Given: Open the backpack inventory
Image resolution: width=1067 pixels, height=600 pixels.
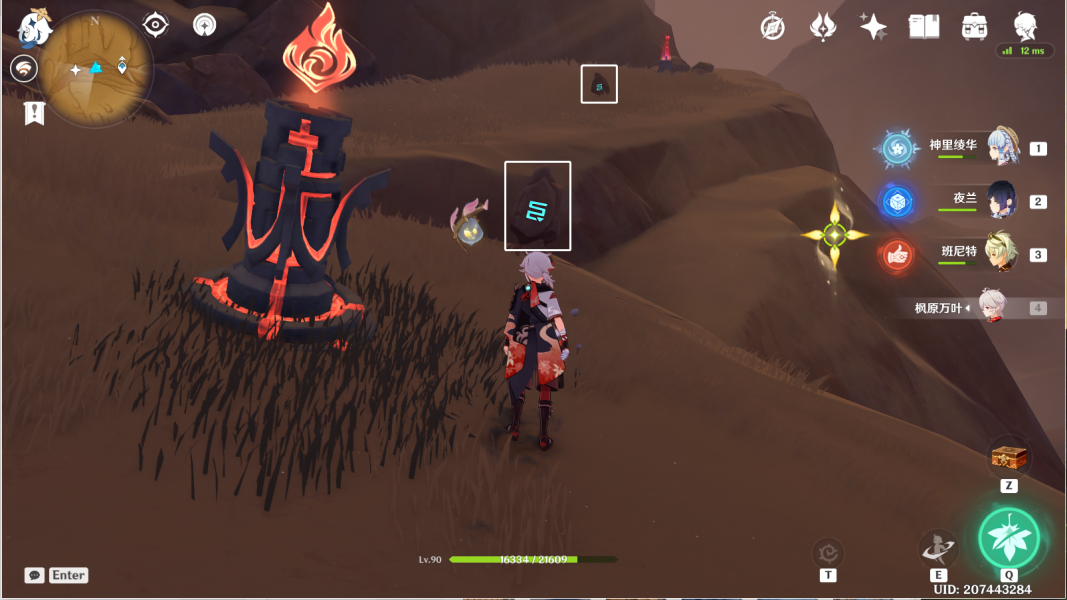Looking at the screenshot, I should [974, 27].
